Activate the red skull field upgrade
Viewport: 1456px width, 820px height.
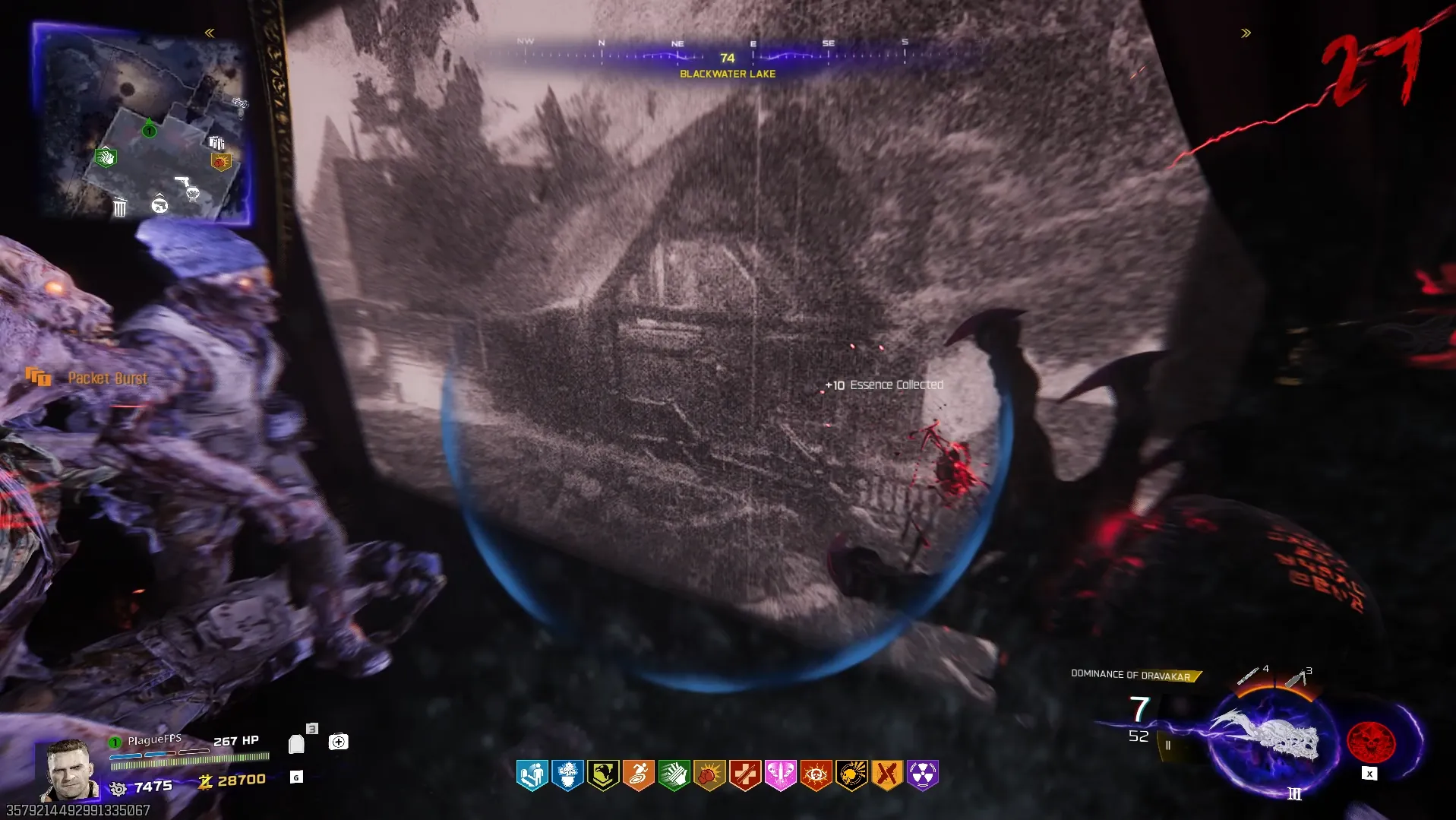(x=1370, y=742)
